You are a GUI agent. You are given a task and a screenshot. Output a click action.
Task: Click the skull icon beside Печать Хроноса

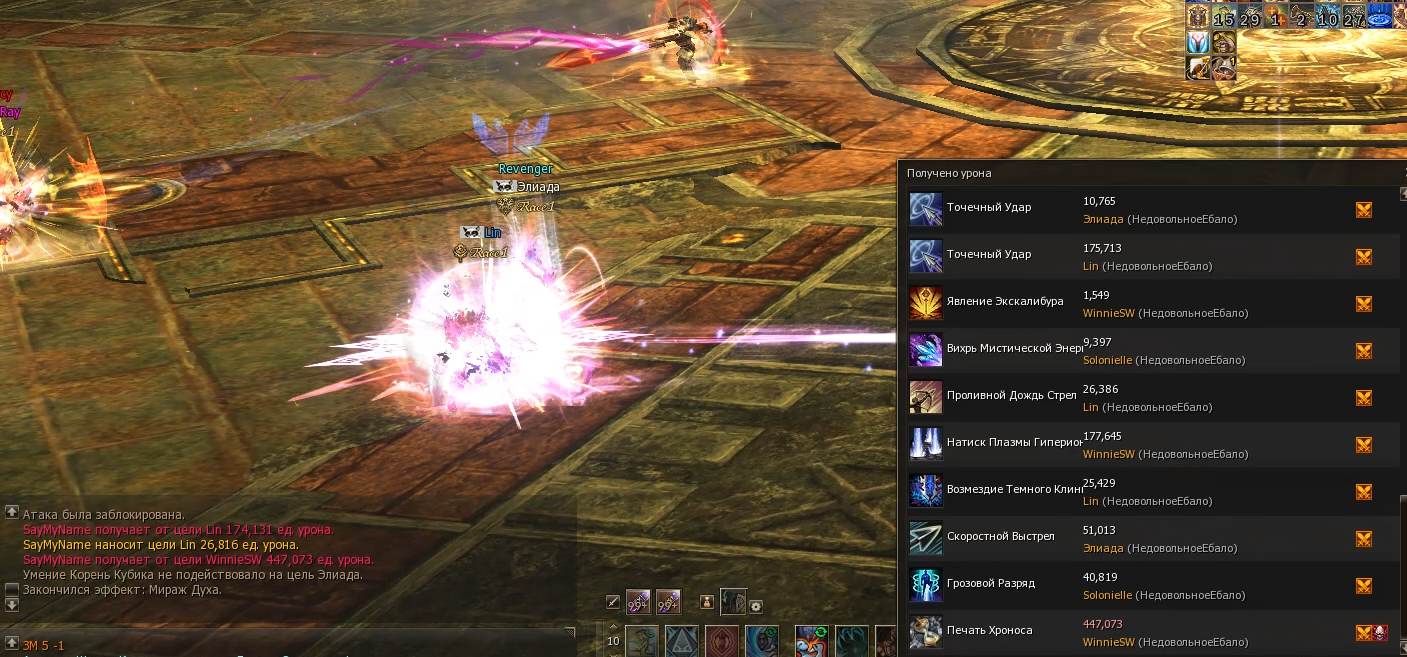tap(1381, 632)
